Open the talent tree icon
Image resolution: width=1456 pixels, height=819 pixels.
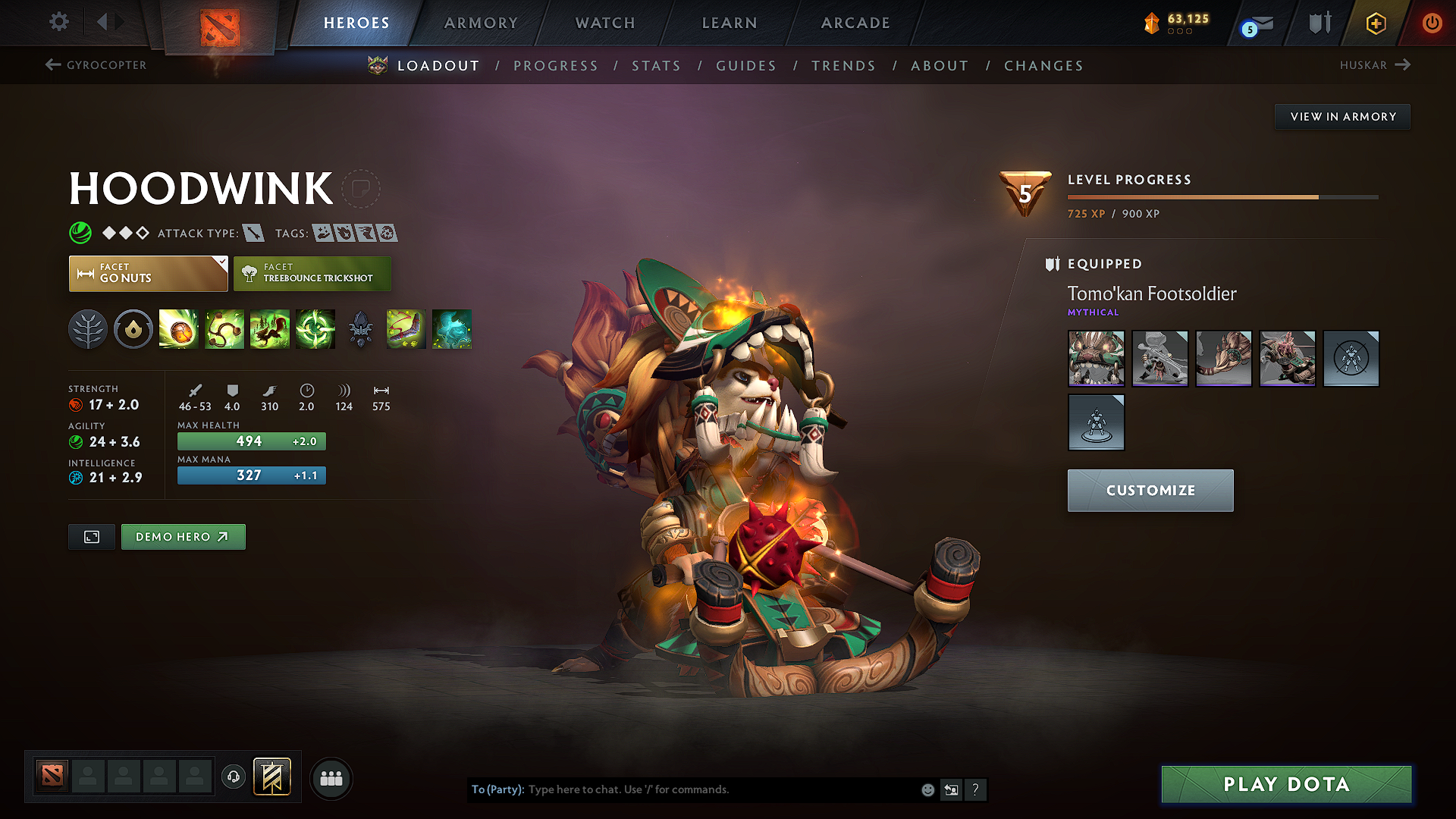(87, 329)
